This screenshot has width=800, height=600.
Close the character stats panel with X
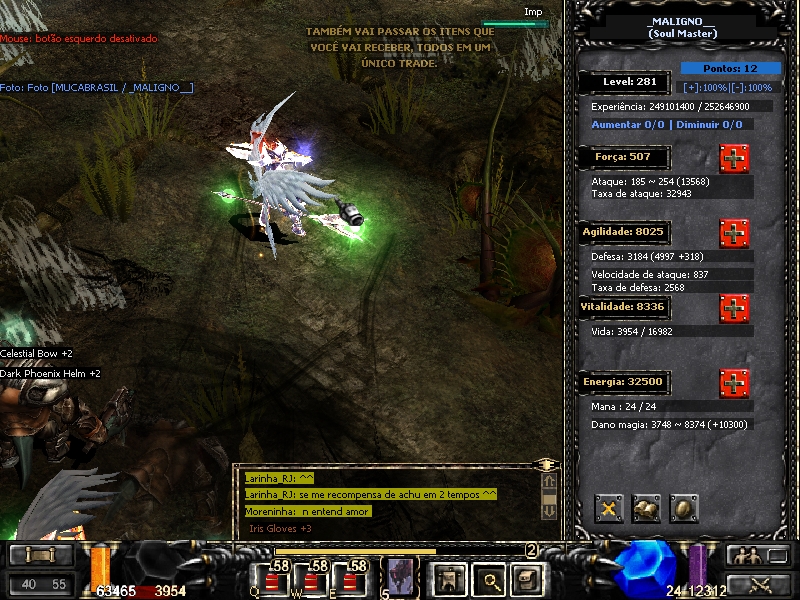coord(609,509)
